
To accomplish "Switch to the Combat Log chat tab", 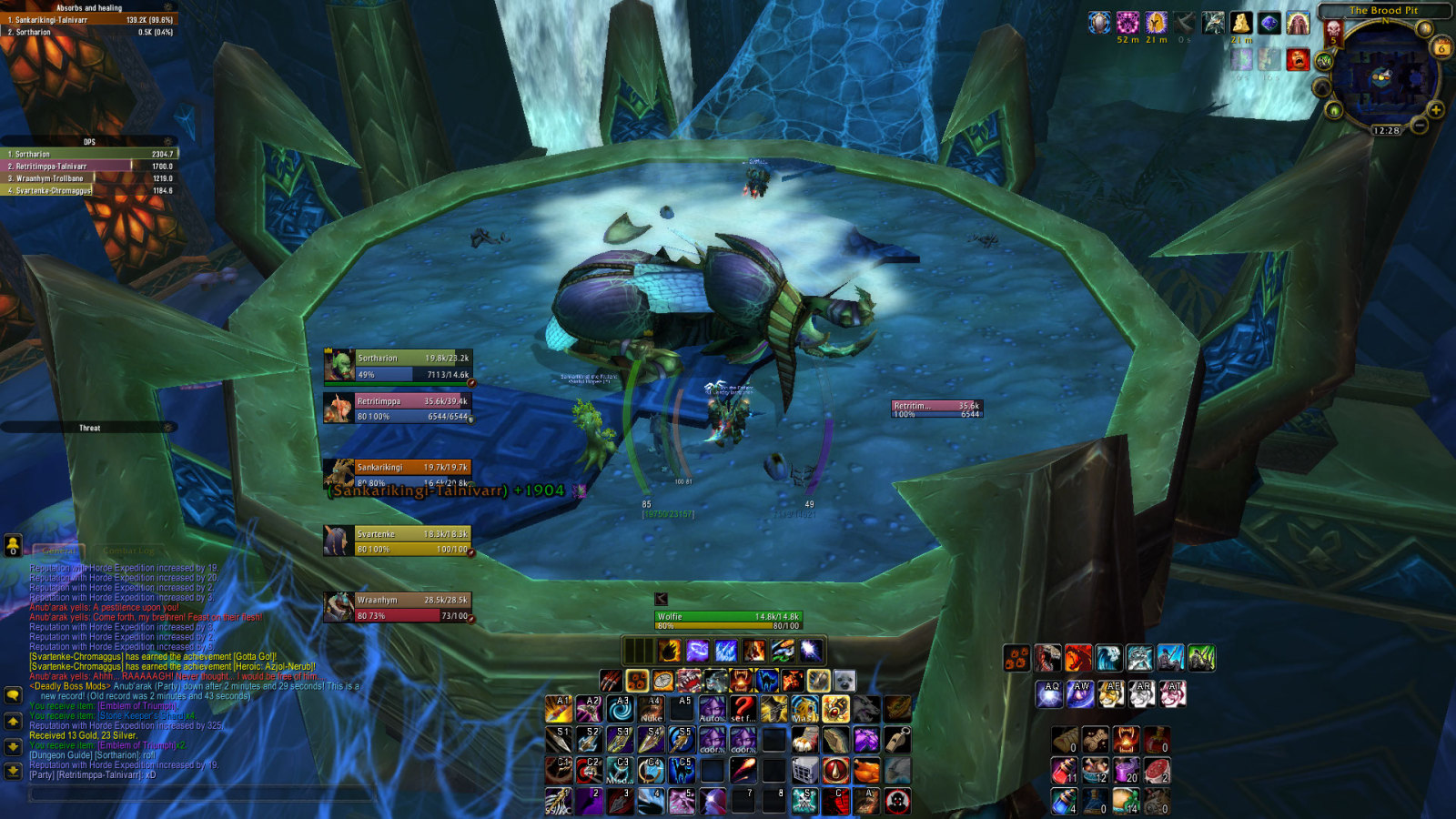I will [128, 551].
